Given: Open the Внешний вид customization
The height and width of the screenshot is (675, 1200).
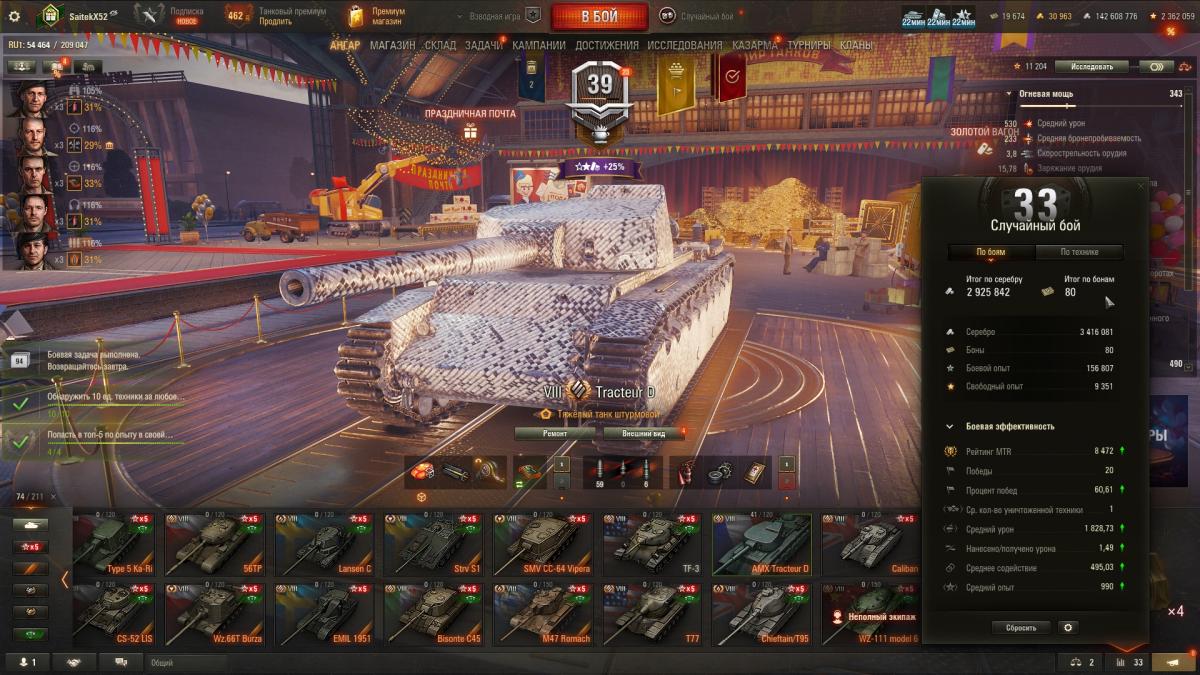Looking at the screenshot, I should (x=644, y=433).
